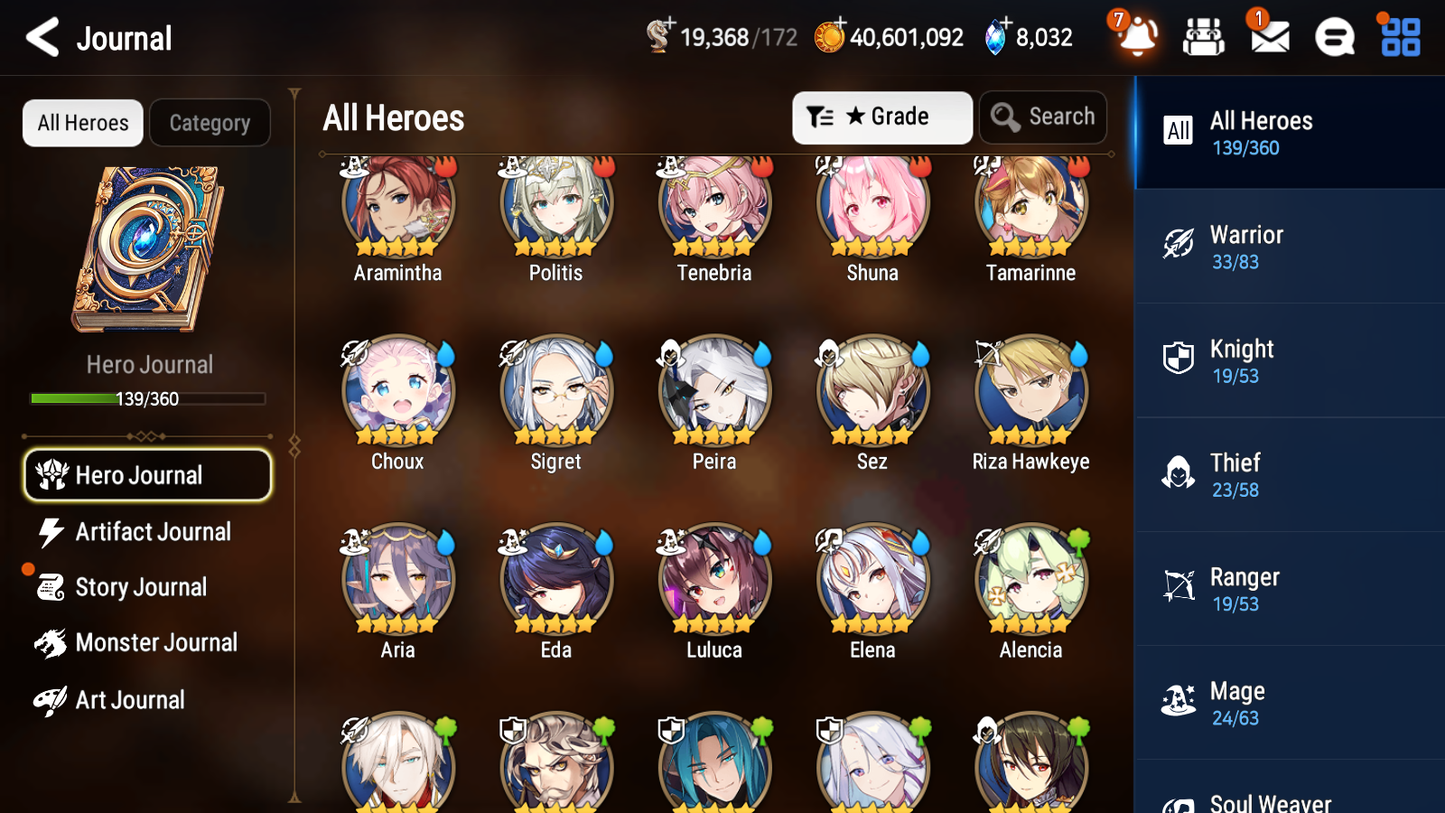Click the Knight shield icon in the sidebar
Viewport: 1445px width, 813px height.
click(x=1179, y=359)
